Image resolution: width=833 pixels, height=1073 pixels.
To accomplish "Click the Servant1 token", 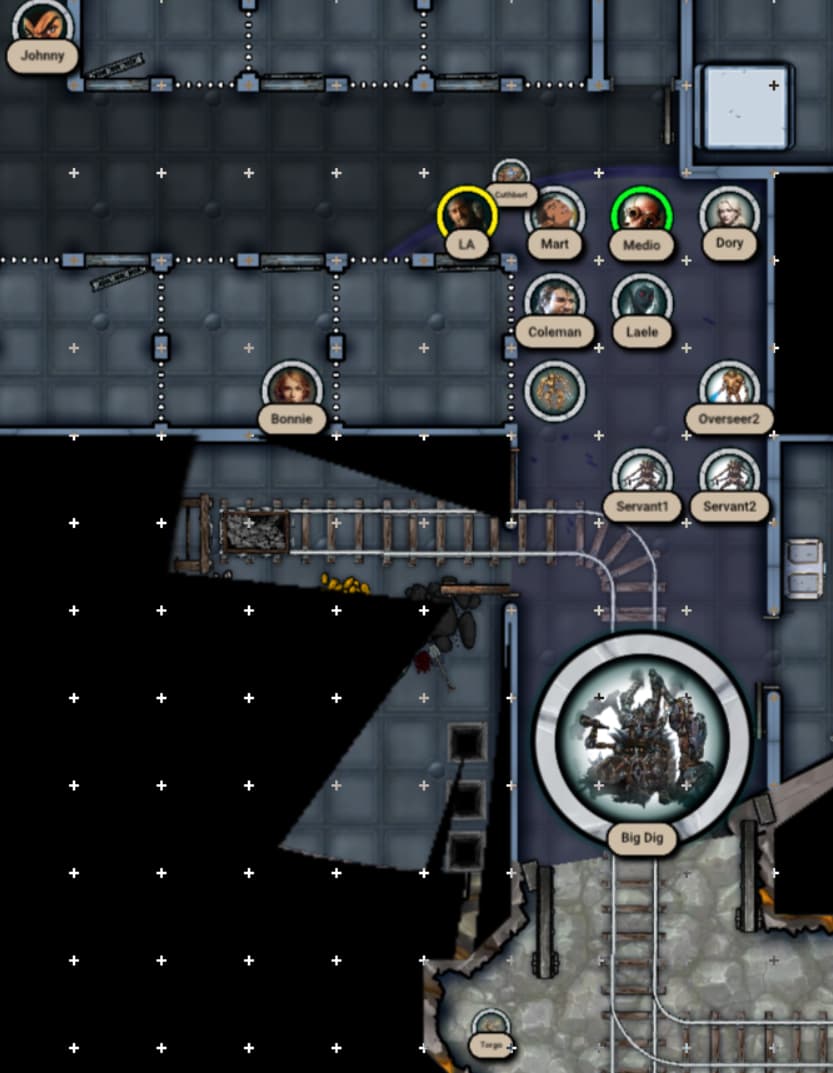I will [x=641, y=476].
